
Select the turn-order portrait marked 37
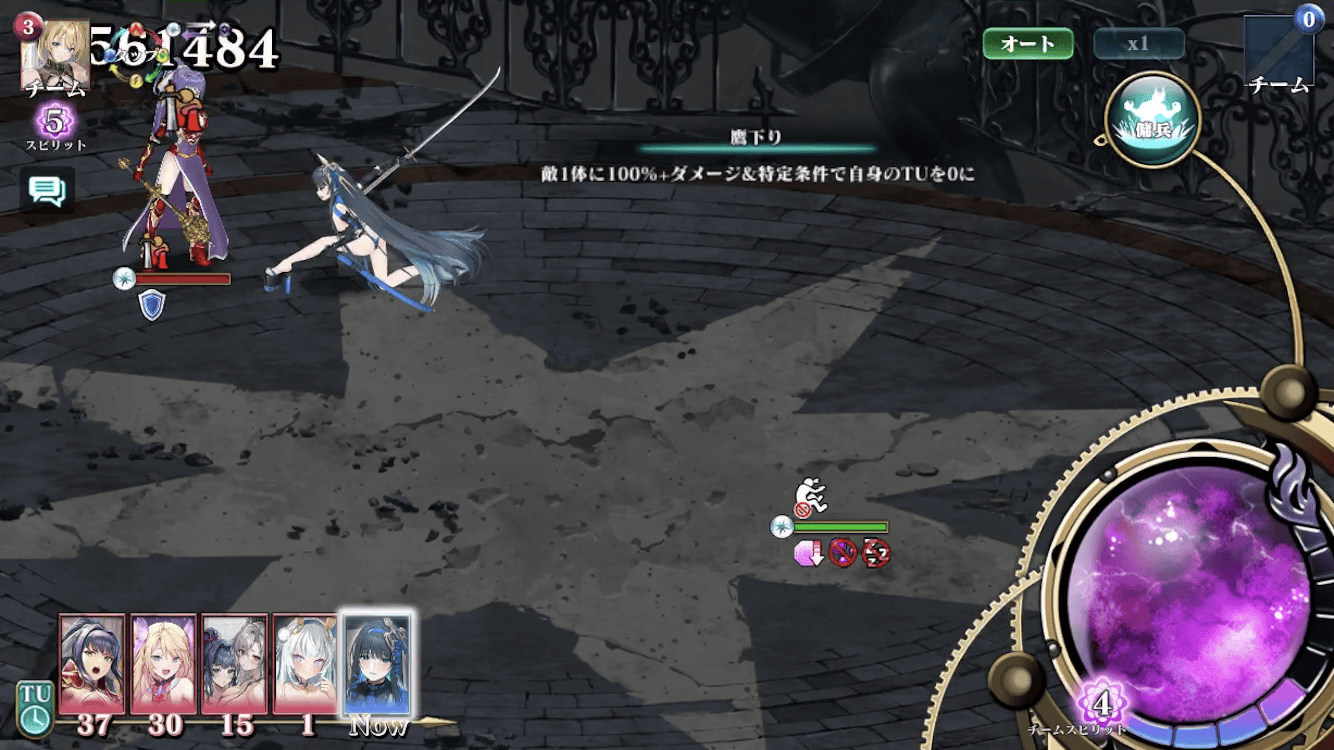pyautogui.click(x=92, y=664)
